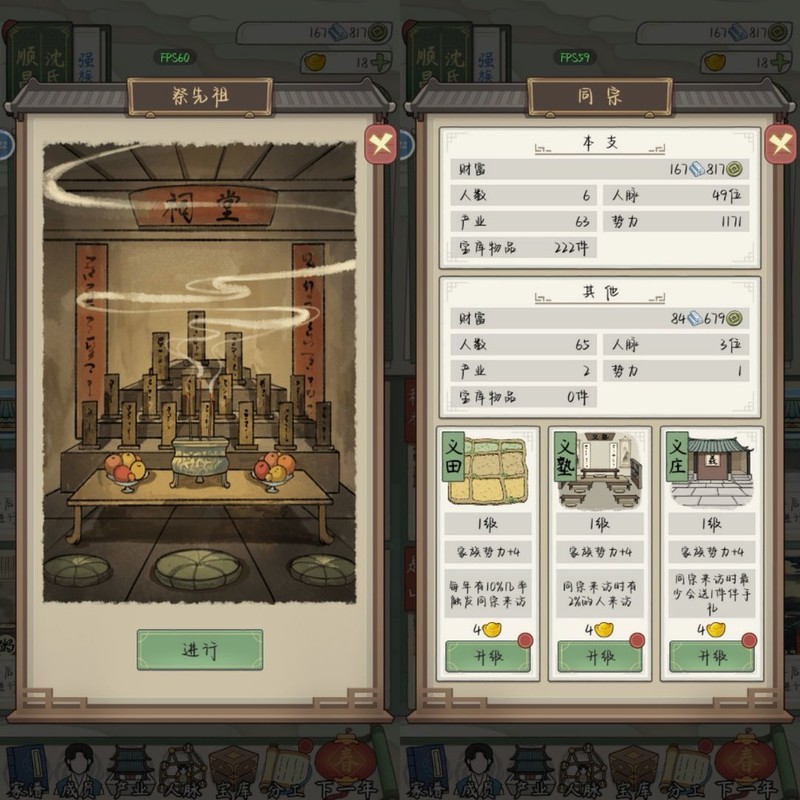Select the 义田 field card image
800x800 pixels.
[487, 470]
